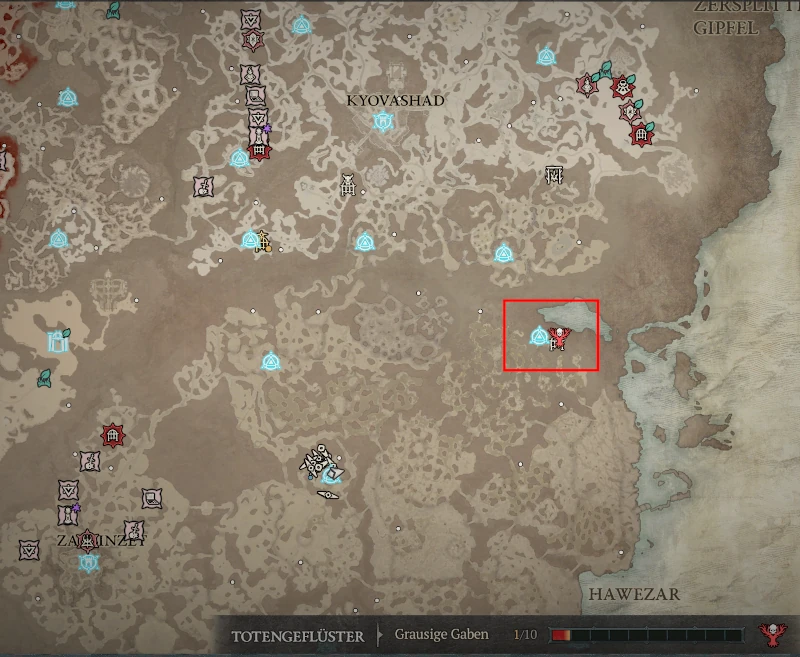Select the lone red cellar marker above Zarbinzet
Screen dimensions: 800x657
click(113, 436)
